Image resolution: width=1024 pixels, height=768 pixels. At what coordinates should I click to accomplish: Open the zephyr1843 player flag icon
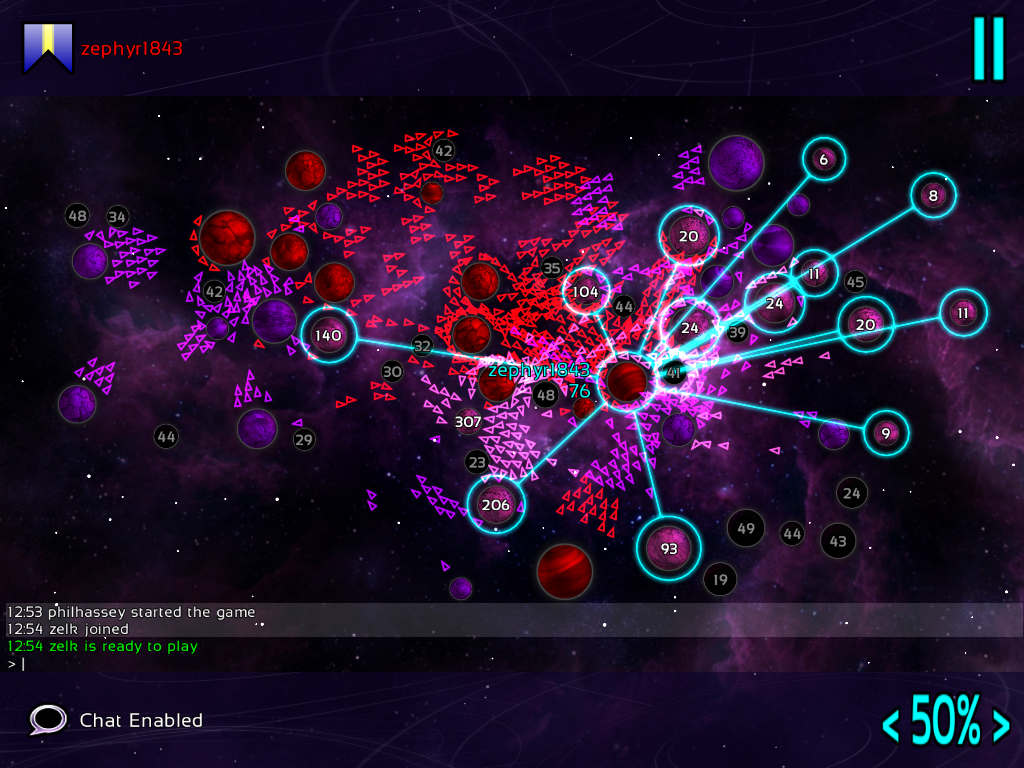pyautogui.click(x=49, y=48)
